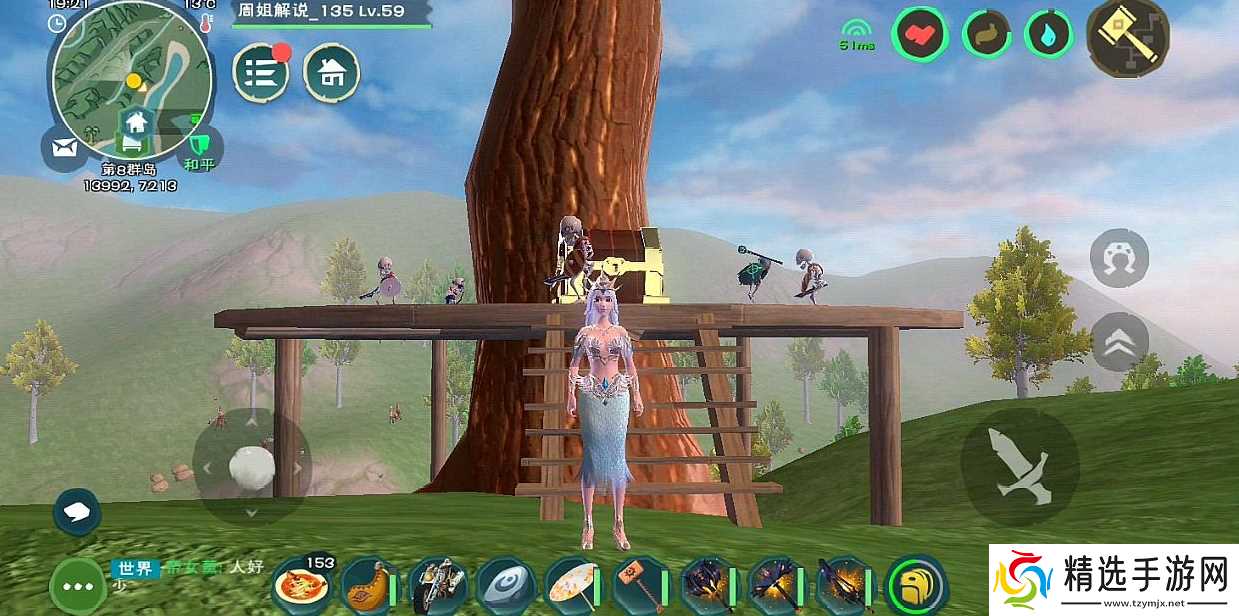Tap the virtual movement joystick

pos(251,467)
